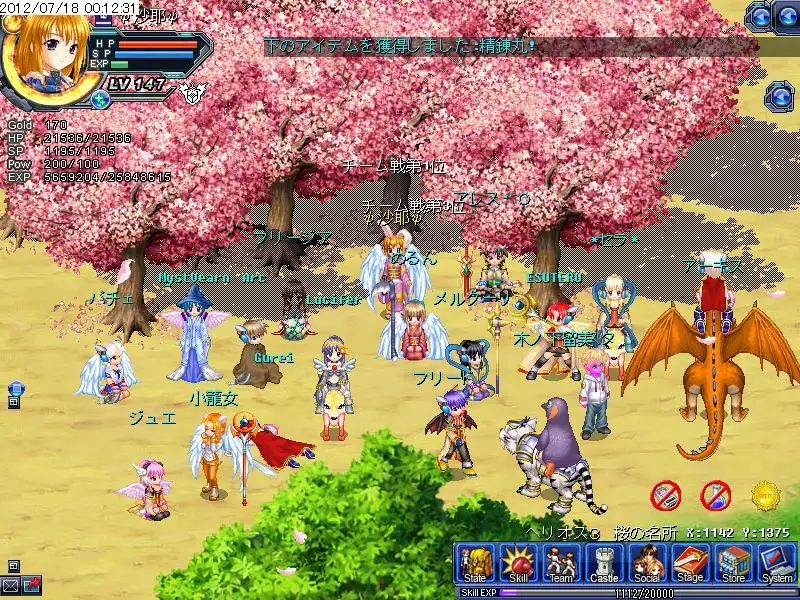800x600 pixels.
Task: Open the State menu
Action: 474,564
